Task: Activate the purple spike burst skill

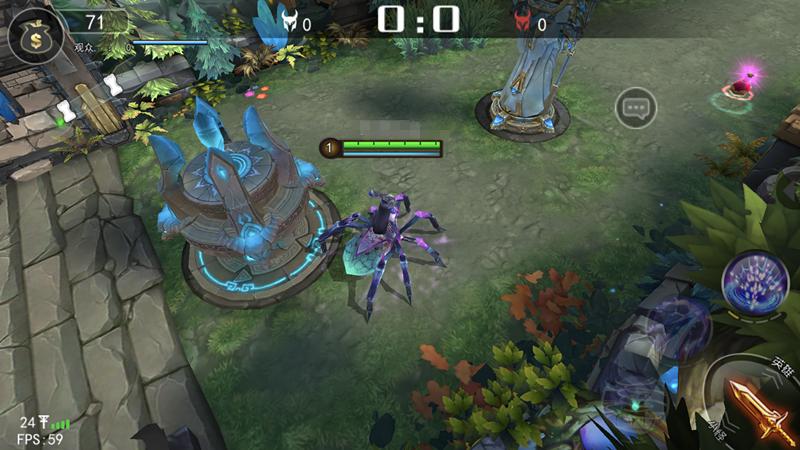Action: (x=756, y=282)
